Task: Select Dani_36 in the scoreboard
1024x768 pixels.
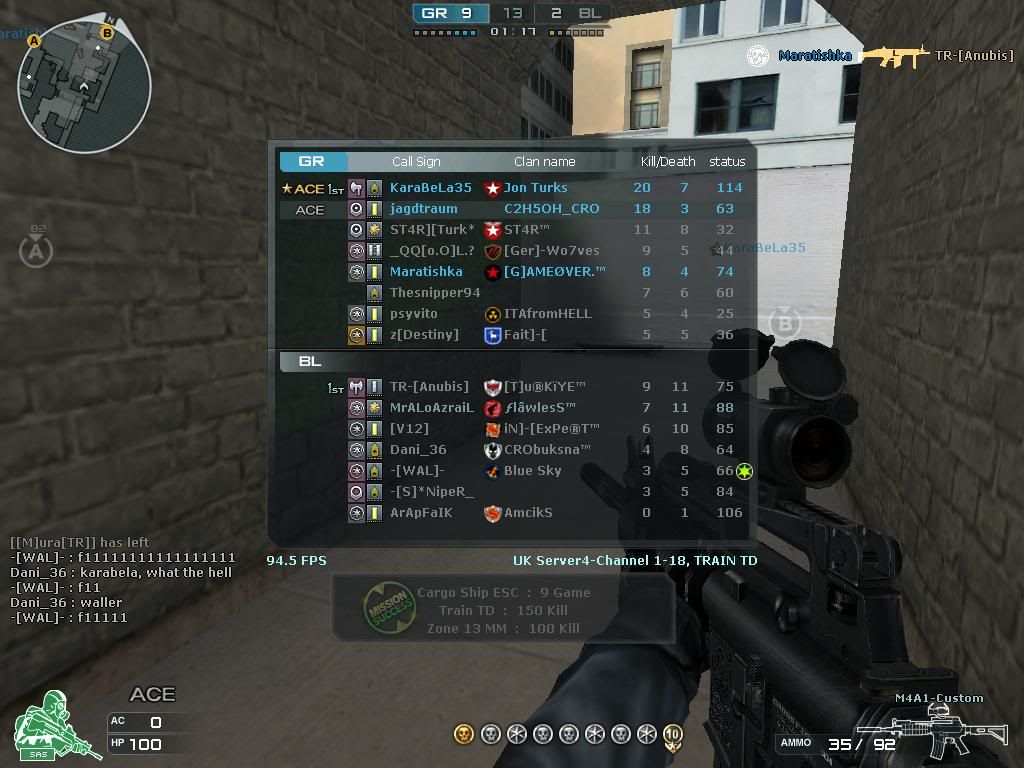Action: (418, 450)
